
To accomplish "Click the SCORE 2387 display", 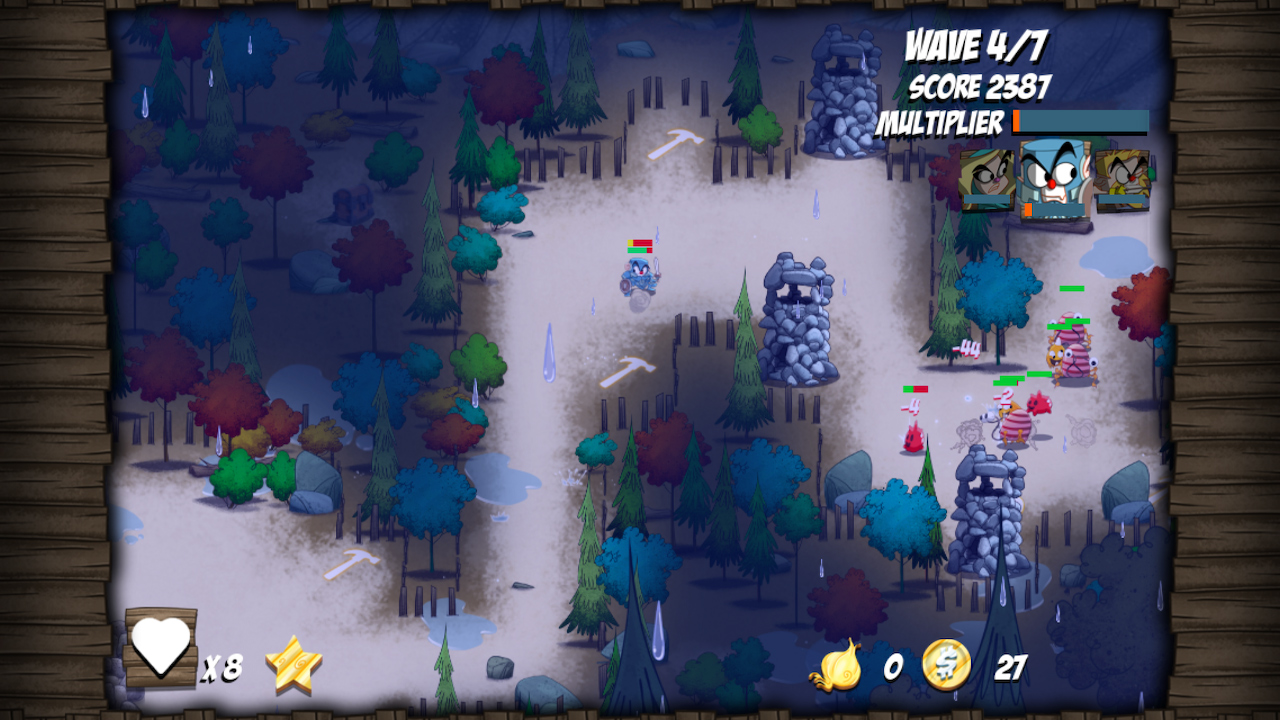I will point(978,88).
